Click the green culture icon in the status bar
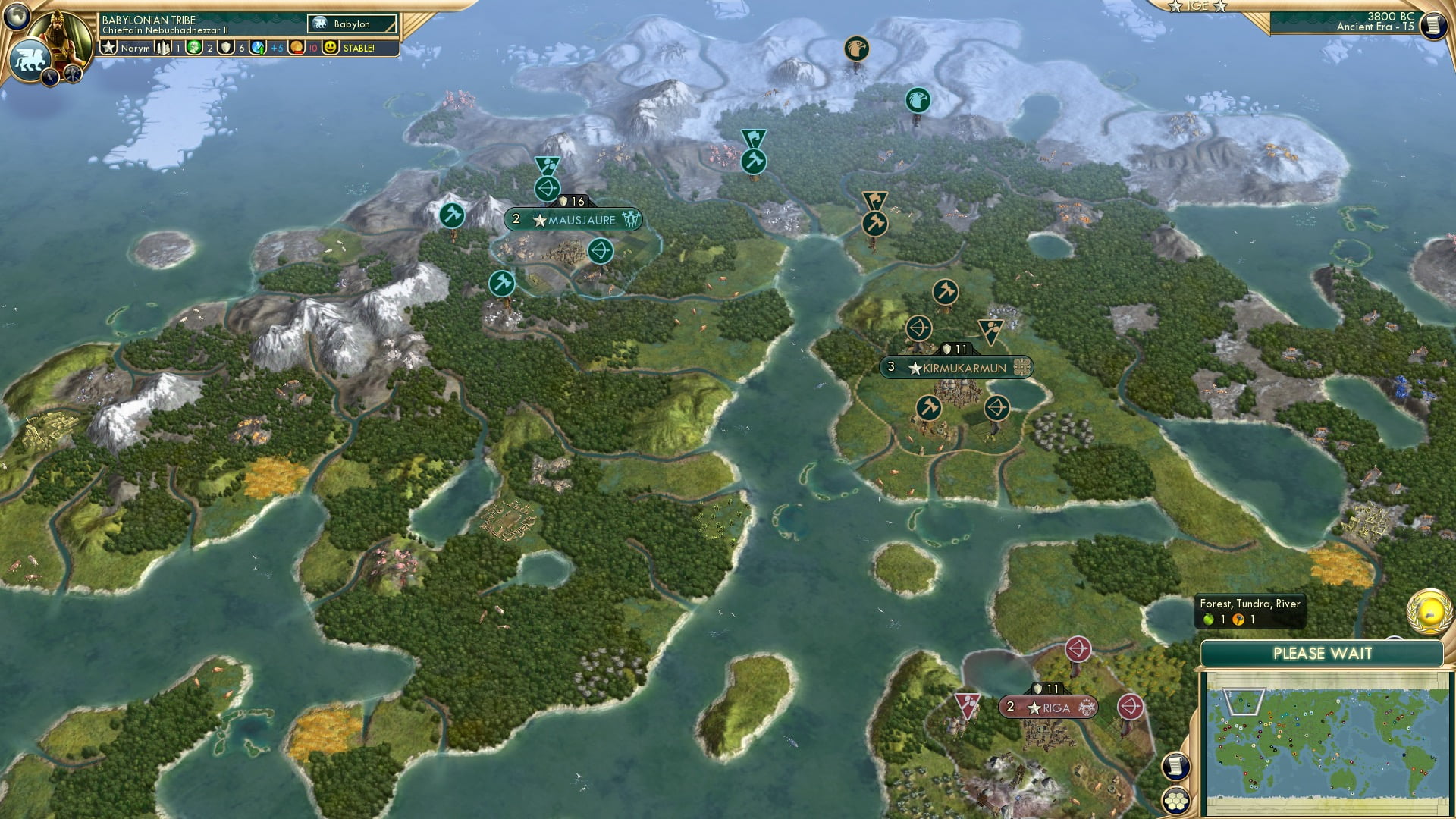 point(193,47)
